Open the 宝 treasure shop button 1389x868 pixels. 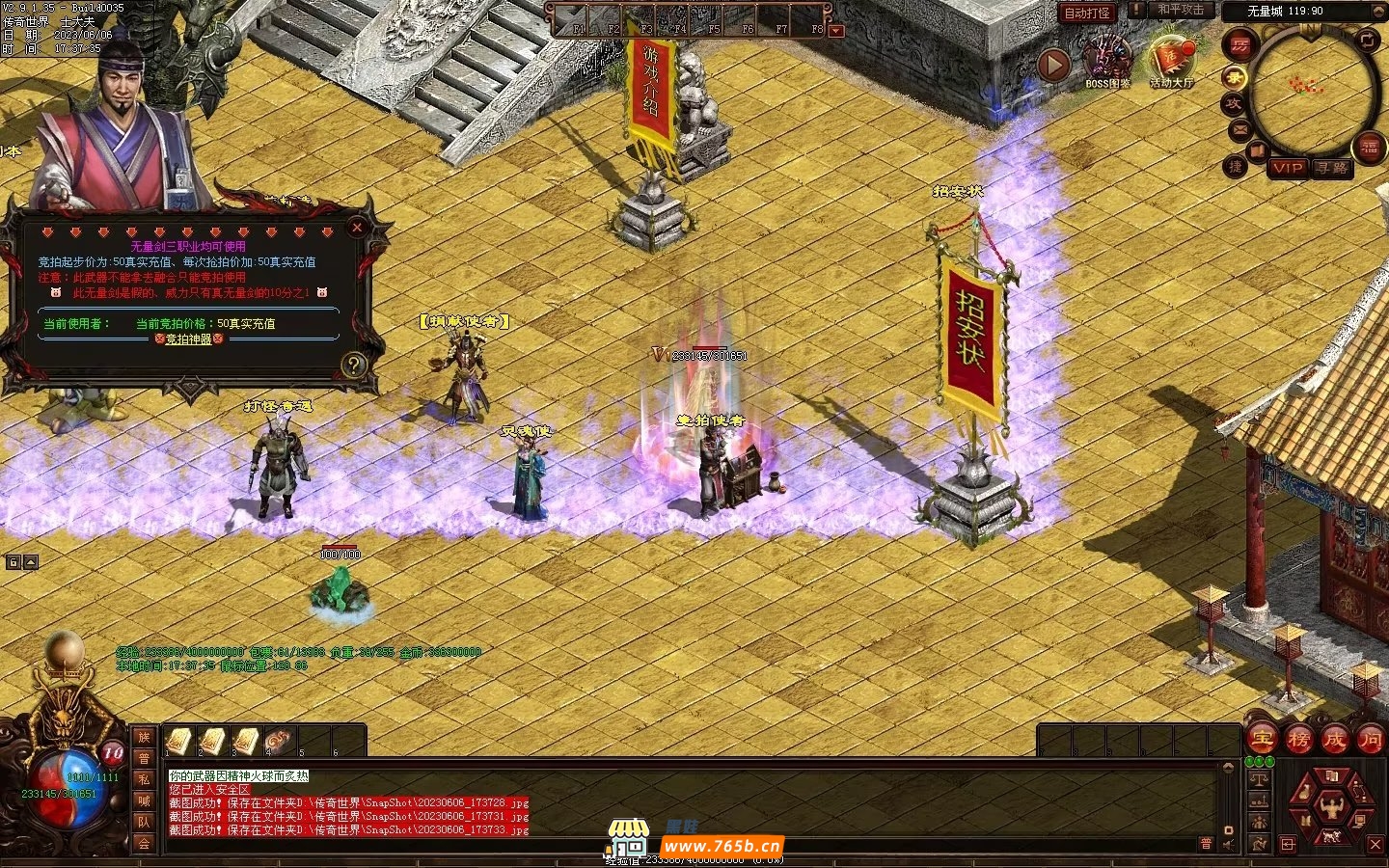1263,740
